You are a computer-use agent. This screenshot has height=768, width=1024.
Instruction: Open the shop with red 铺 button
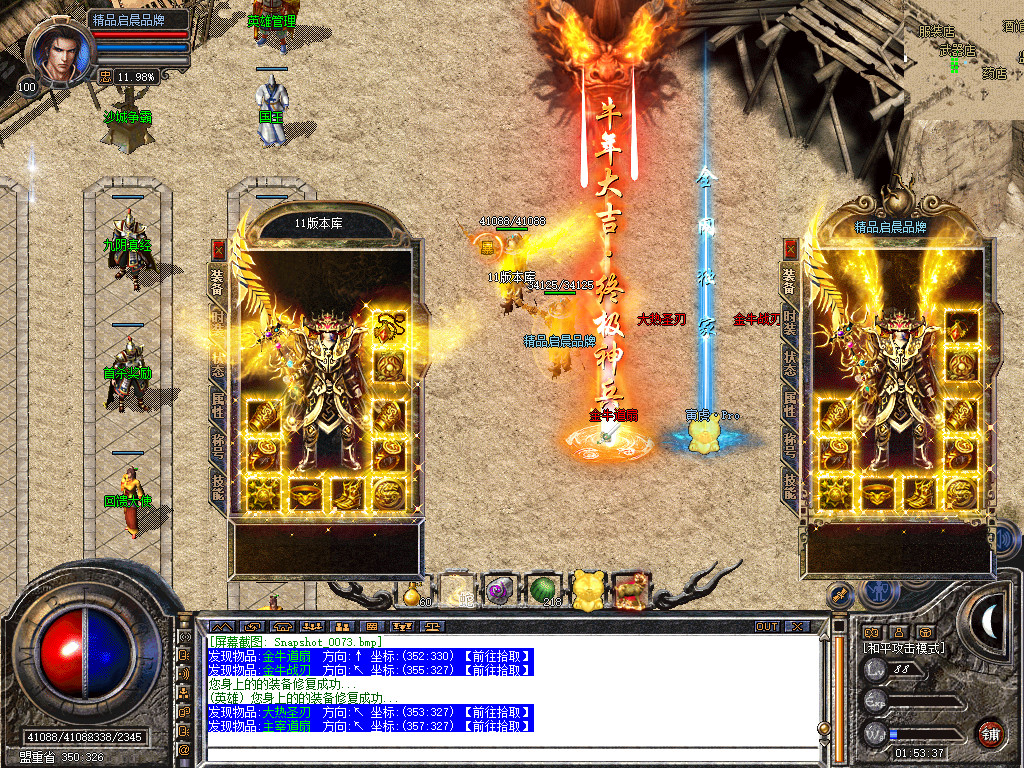991,732
